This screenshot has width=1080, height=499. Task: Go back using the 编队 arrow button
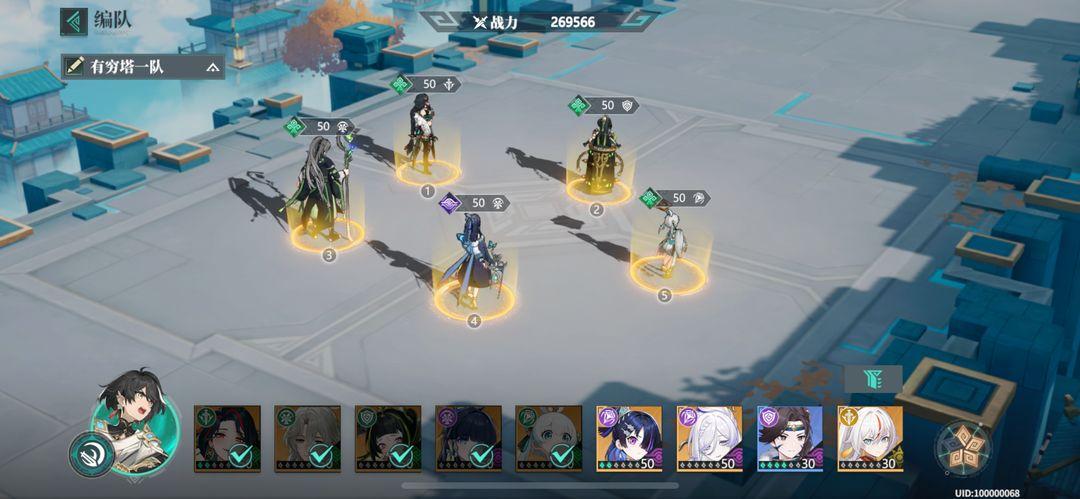click(x=74, y=21)
